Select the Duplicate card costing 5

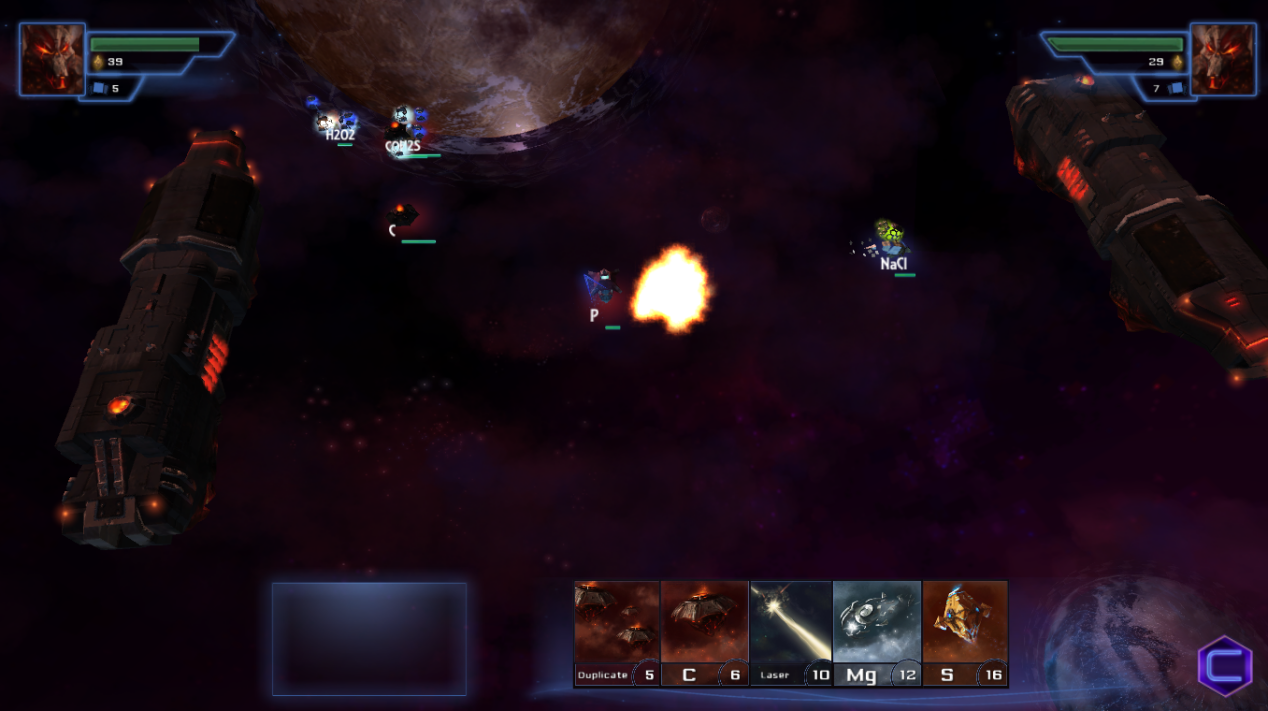(617, 633)
